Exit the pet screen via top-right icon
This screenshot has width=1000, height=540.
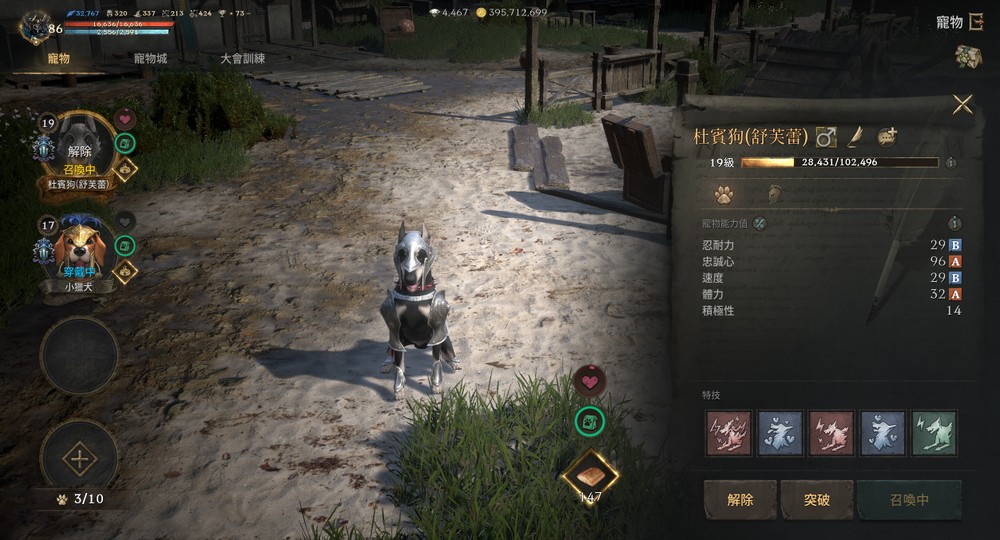[x=975, y=22]
